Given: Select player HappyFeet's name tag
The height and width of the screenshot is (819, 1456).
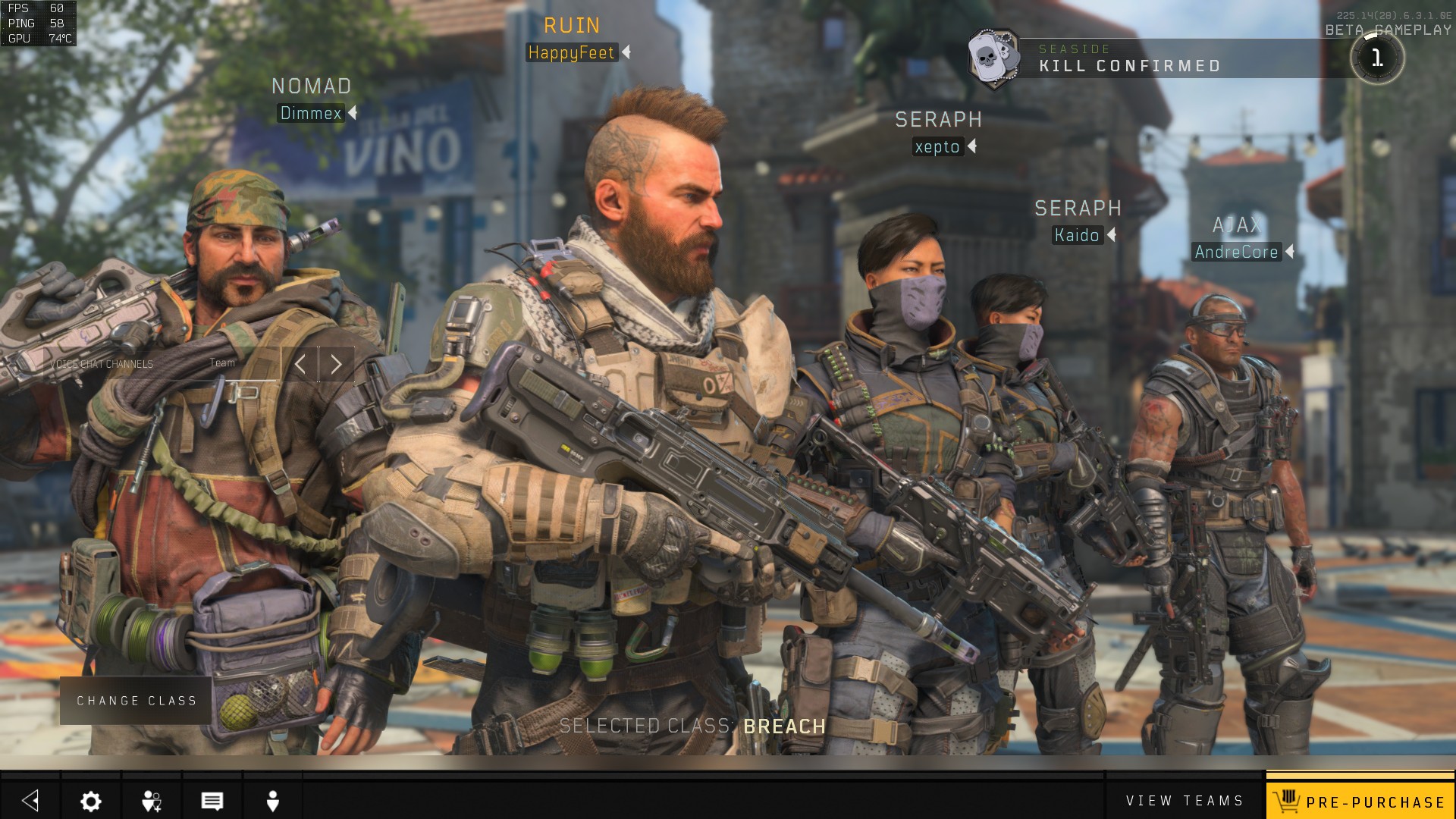Looking at the screenshot, I should 571,52.
